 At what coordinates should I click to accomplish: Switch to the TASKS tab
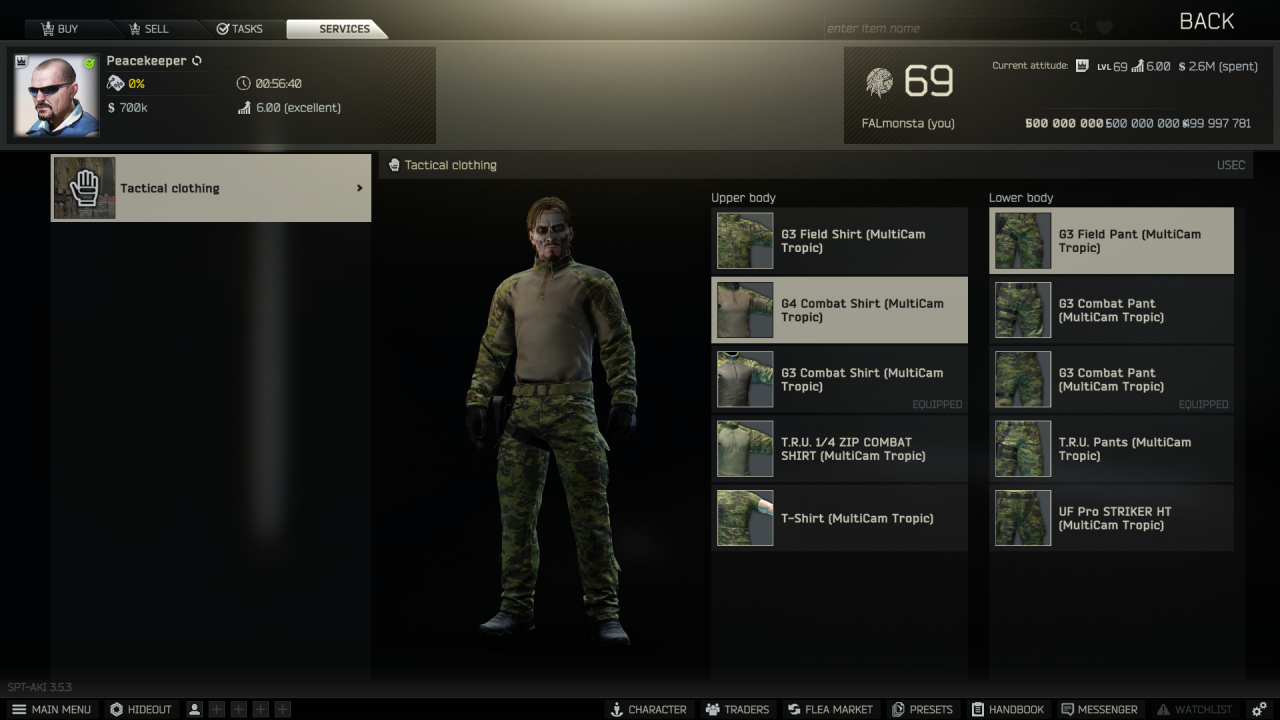[240, 29]
